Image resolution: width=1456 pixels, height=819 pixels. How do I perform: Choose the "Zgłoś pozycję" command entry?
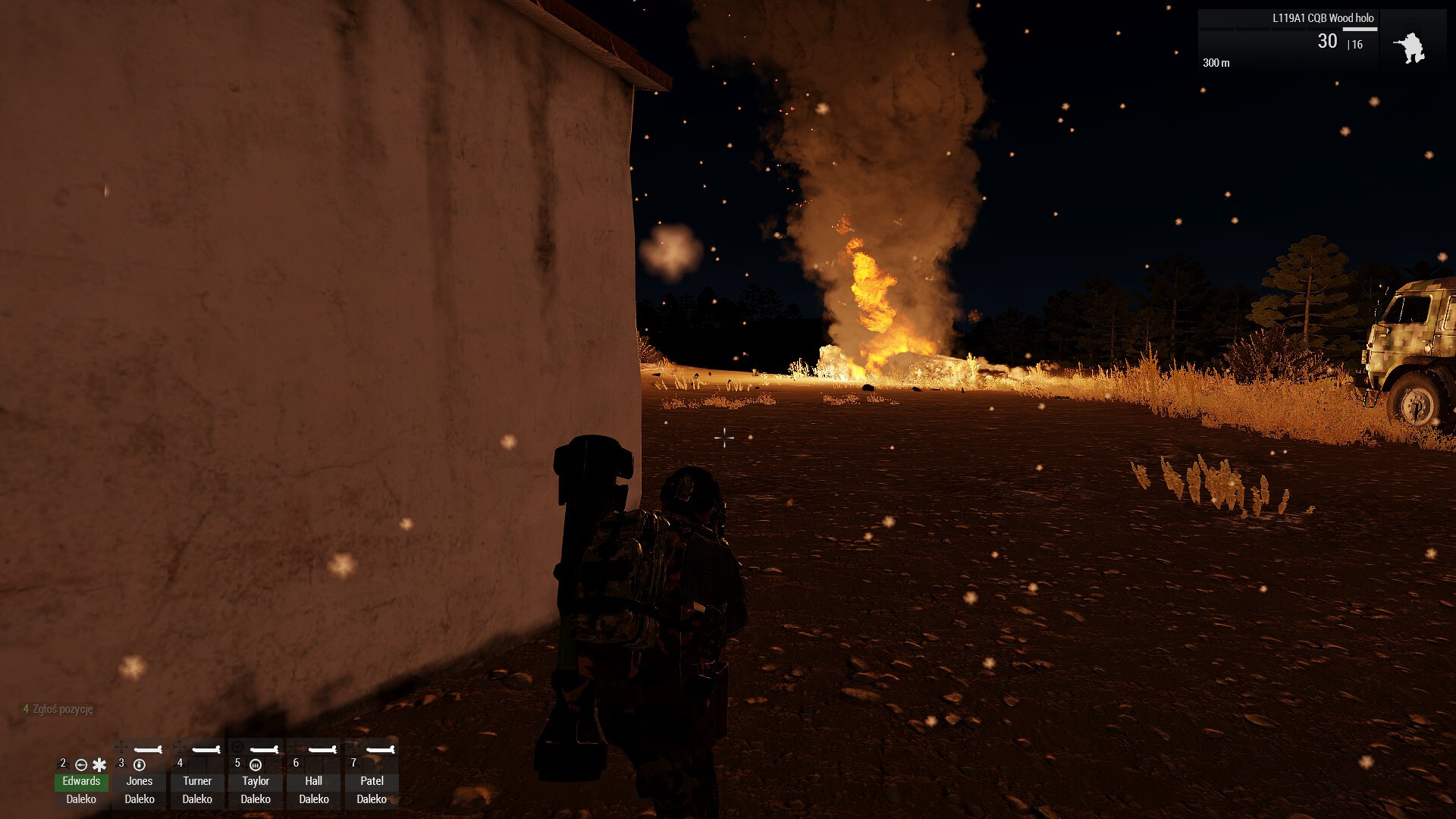coord(62,709)
